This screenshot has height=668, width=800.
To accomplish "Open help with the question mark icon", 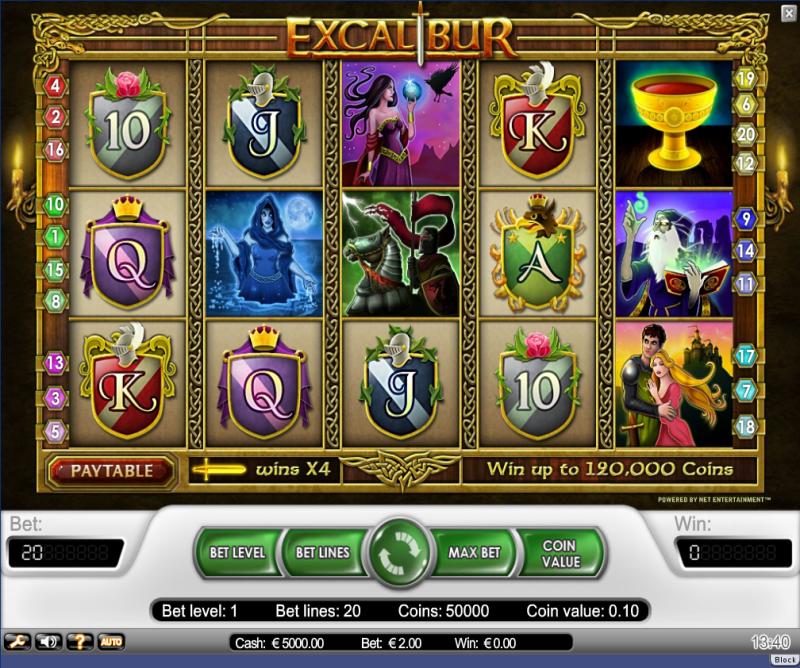I will (x=79, y=641).
